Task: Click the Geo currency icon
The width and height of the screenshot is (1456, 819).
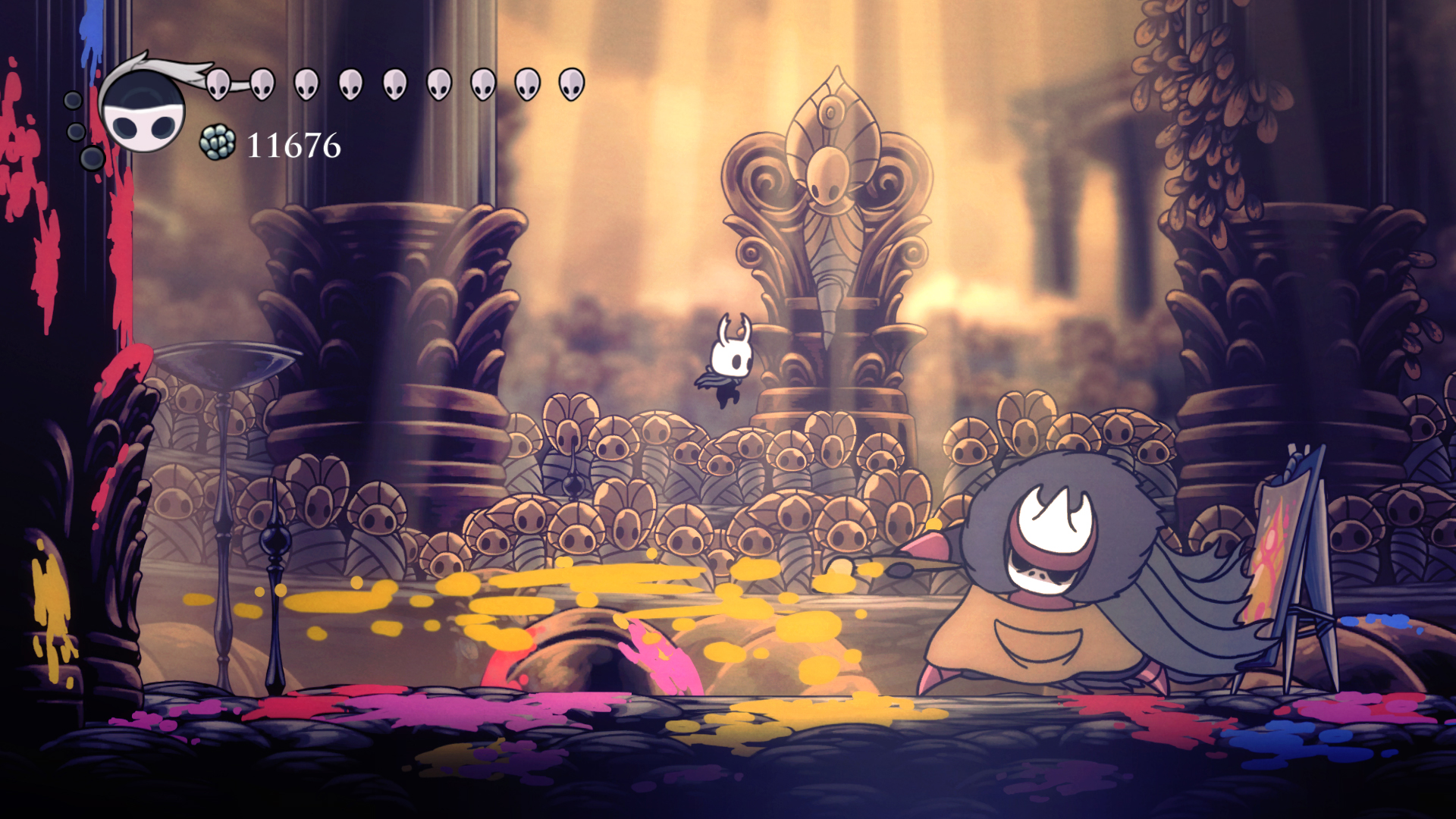Action: (x=218, y=143)
